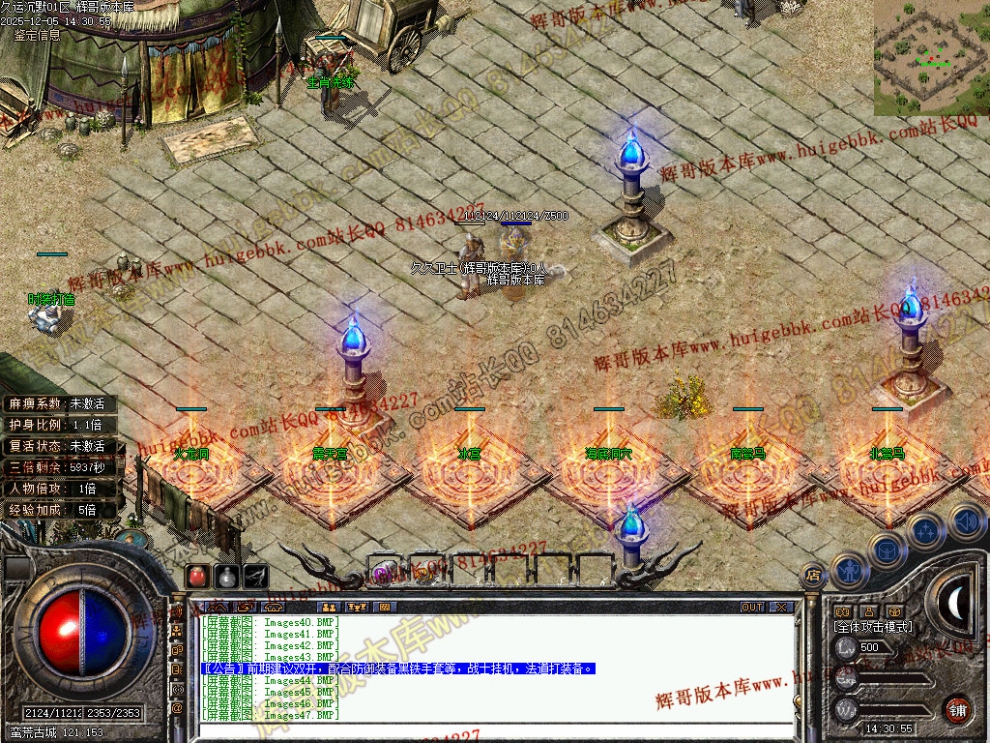
Task: Switch the 全体攻击模式 attack mode
Action: 873,626
